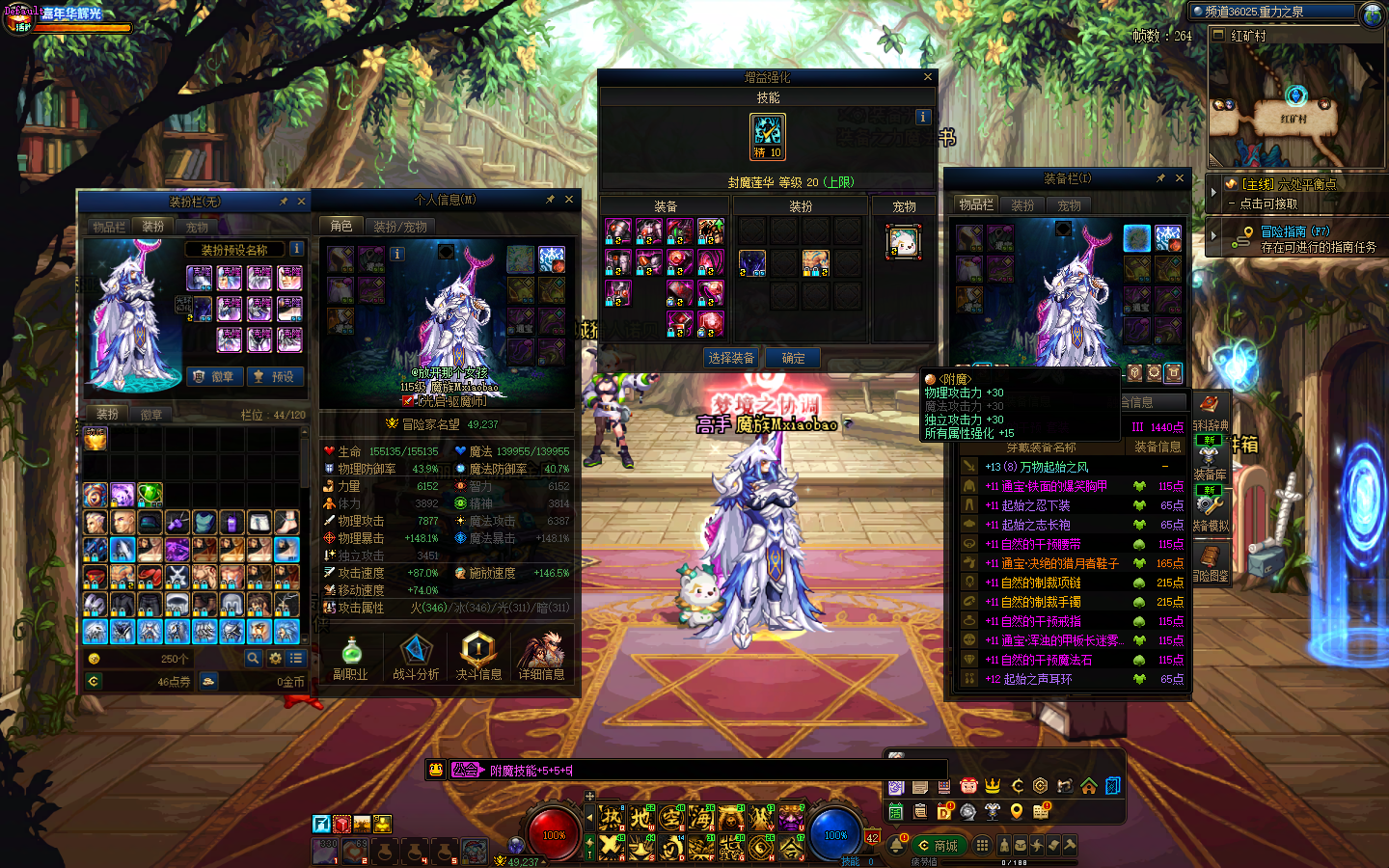The width and height of the screenshot is (1389, 868).
Task: Click the 选择装备 button
Action: (x=731, y=358)
